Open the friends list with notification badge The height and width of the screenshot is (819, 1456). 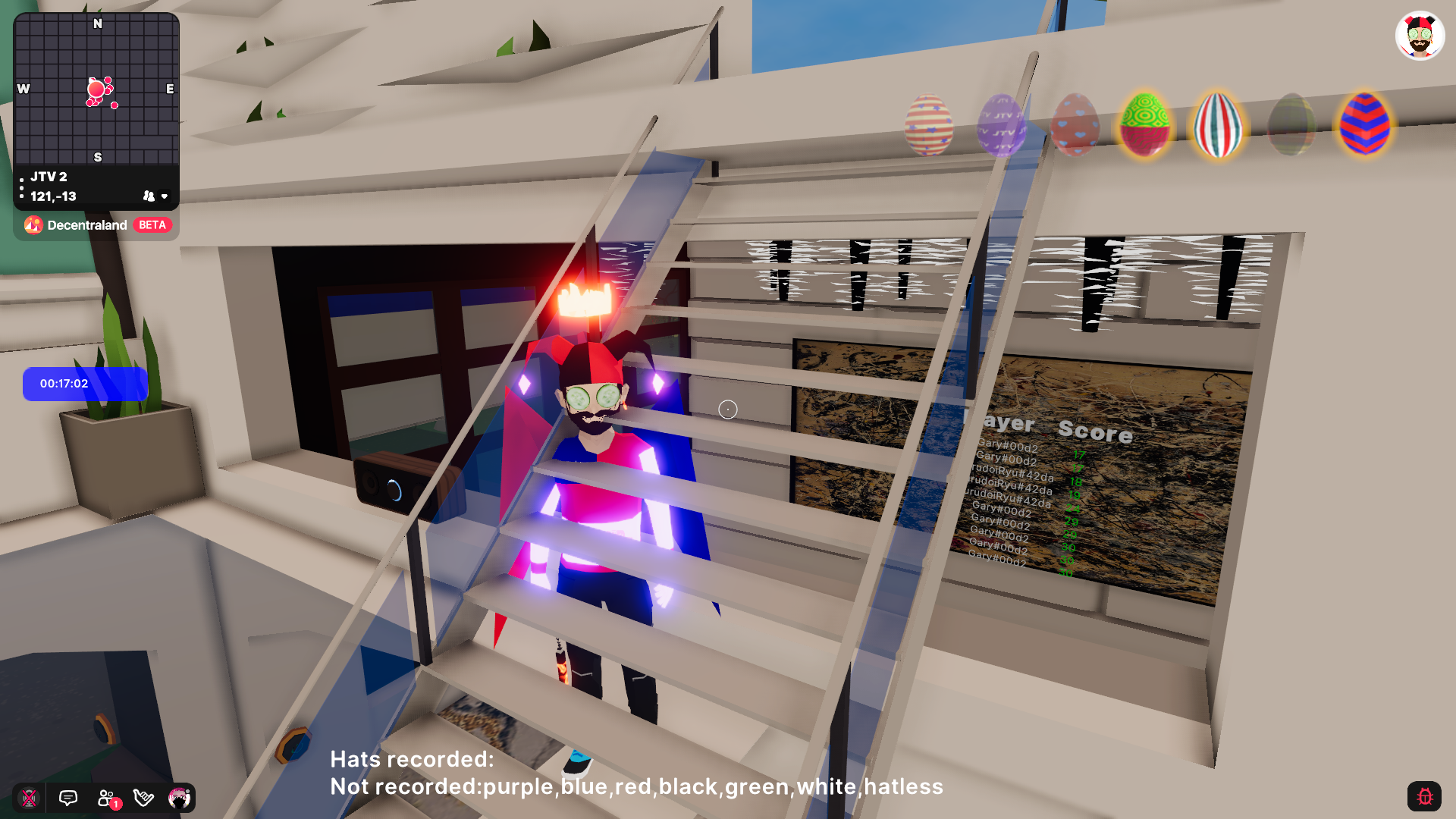coord(105,797)
